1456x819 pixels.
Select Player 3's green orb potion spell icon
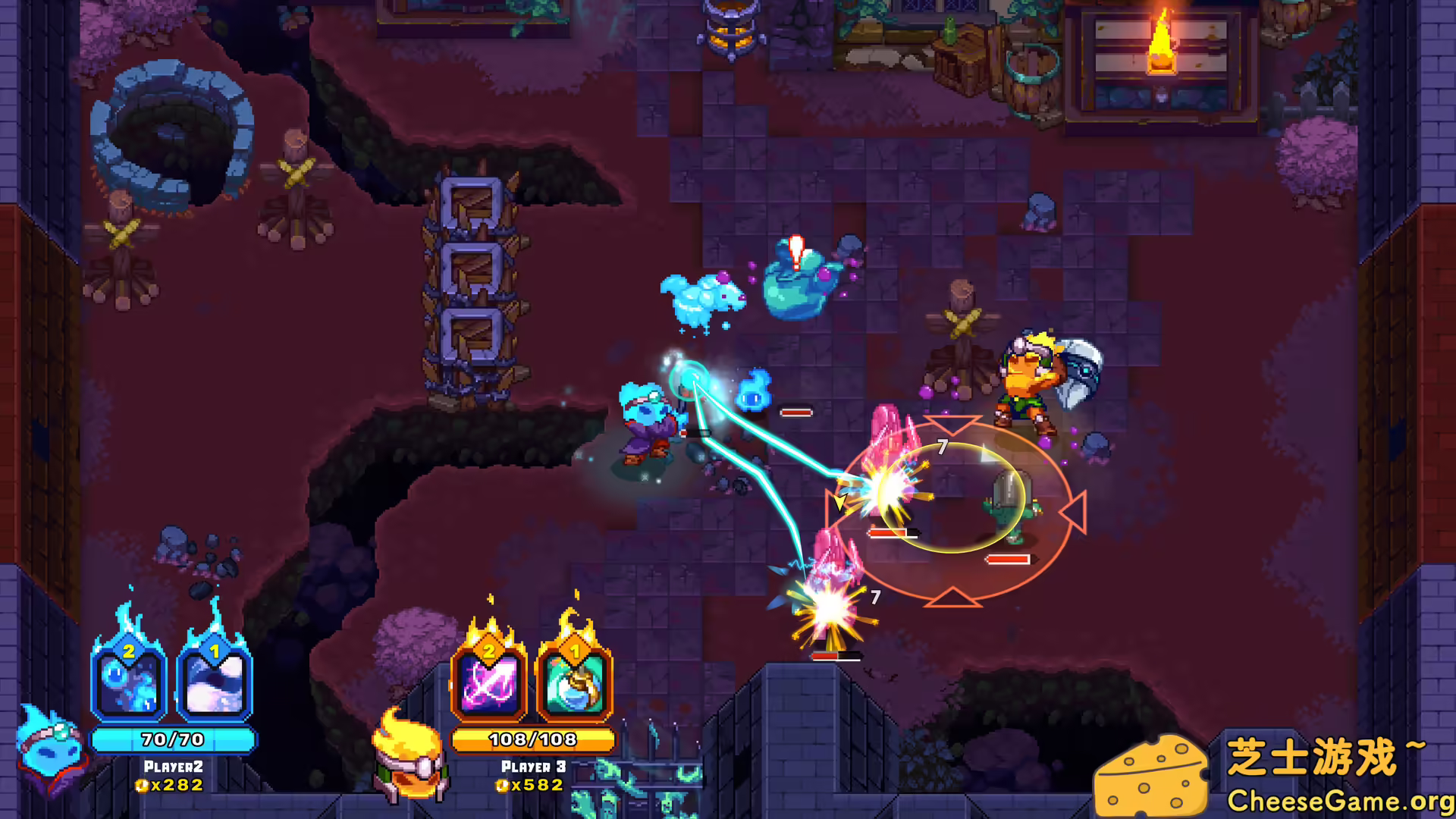click(x=574, y=685)
